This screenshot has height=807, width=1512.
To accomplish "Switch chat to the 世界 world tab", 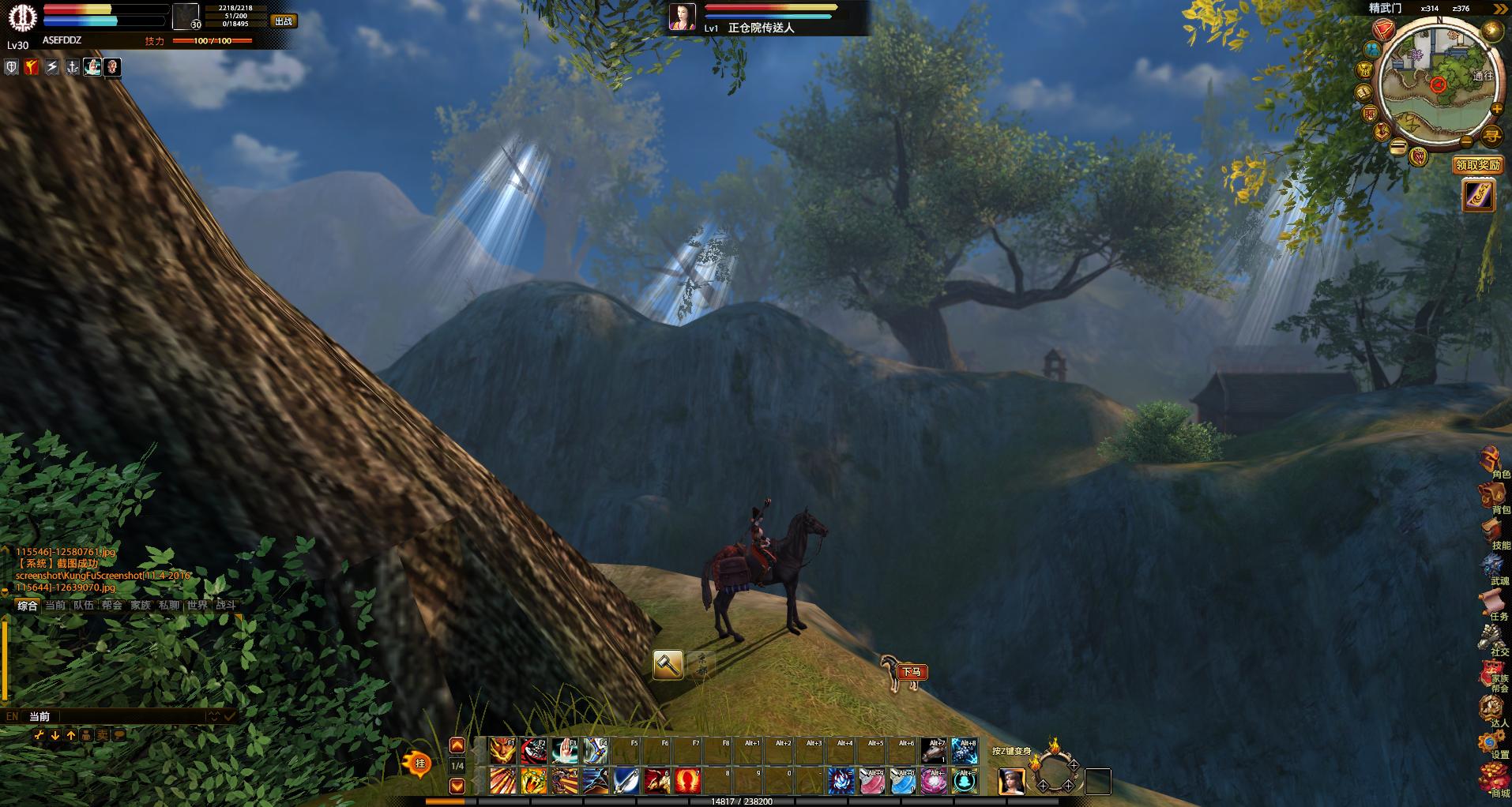I will click(x=197, y=606).
